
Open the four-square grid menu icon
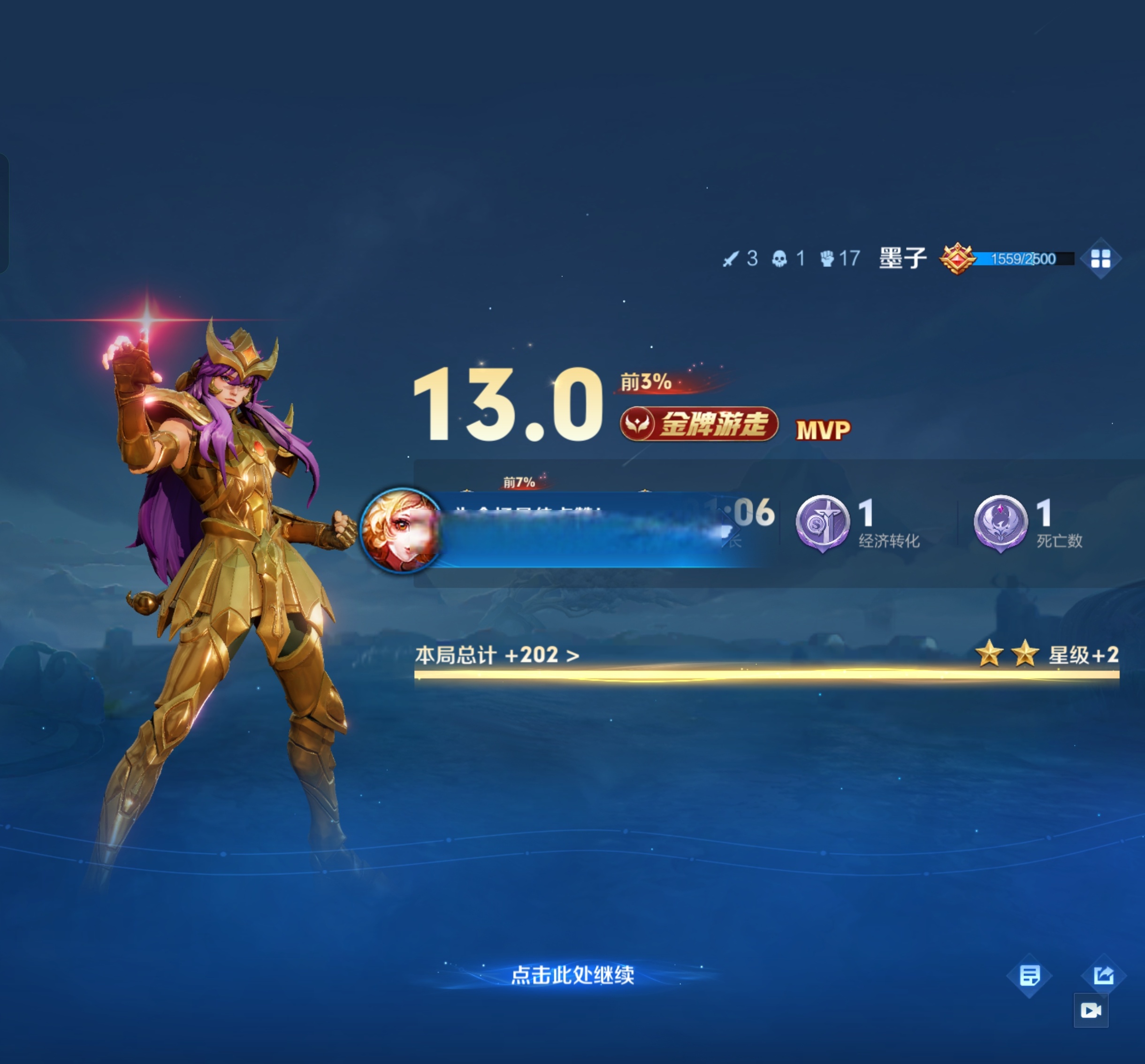(1100, 258)
